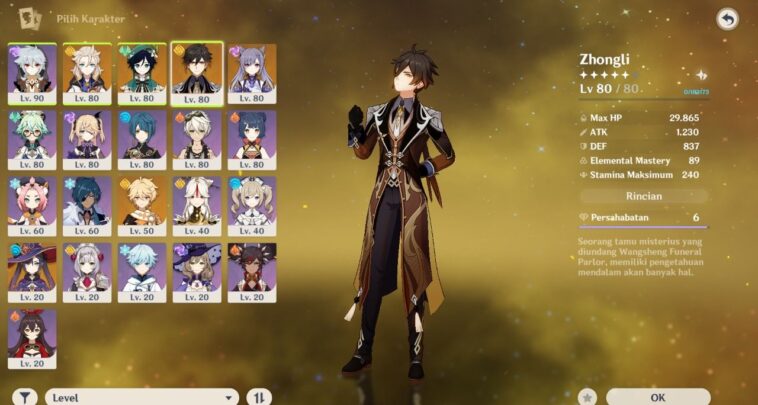The height and width of the screenshot is (405, 758).
Task: Choose Xiangling's character portrait
Action: pyautogui.click(x=251, y=139)
